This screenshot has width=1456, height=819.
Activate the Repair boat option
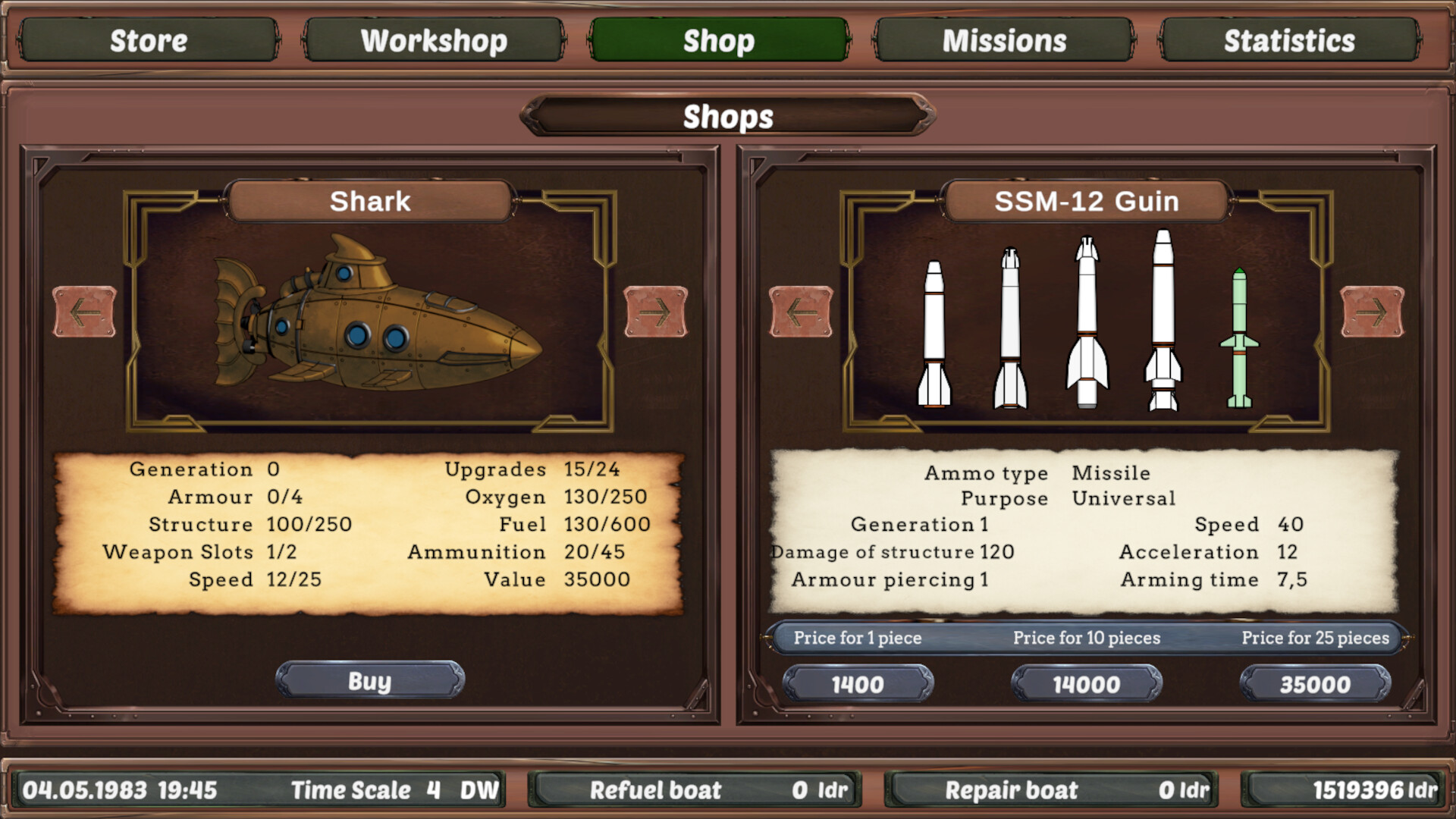tap(1054, 789)
